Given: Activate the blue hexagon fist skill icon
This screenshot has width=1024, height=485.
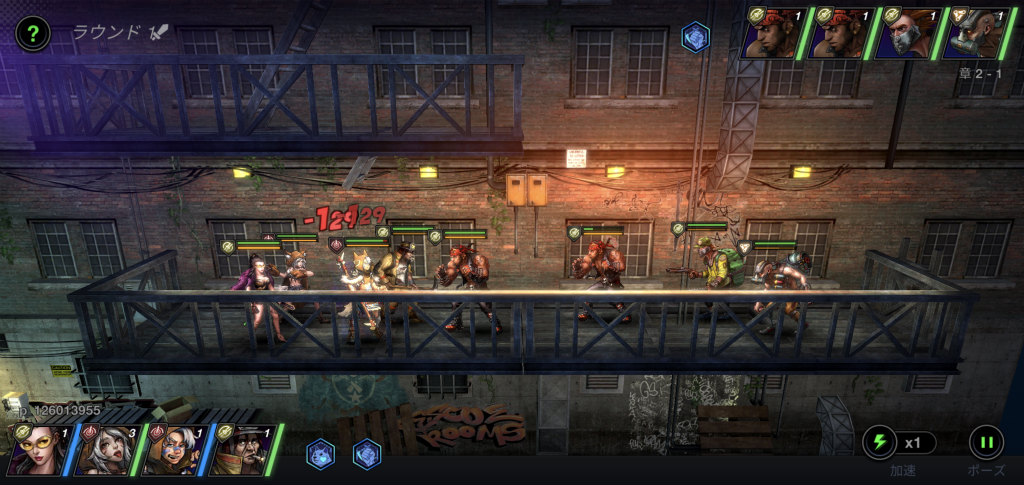Looking at the screenshot, I should (367, 454).
